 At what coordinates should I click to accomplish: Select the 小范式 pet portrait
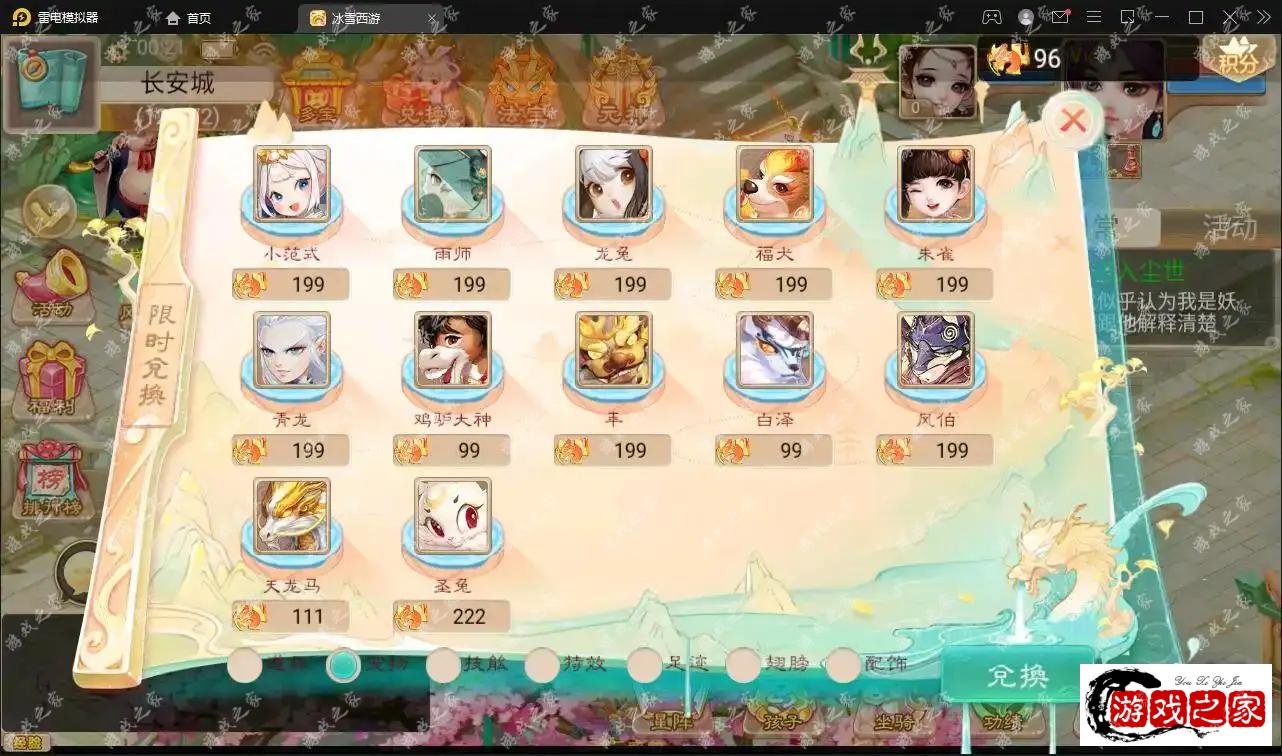coord(291,184)
